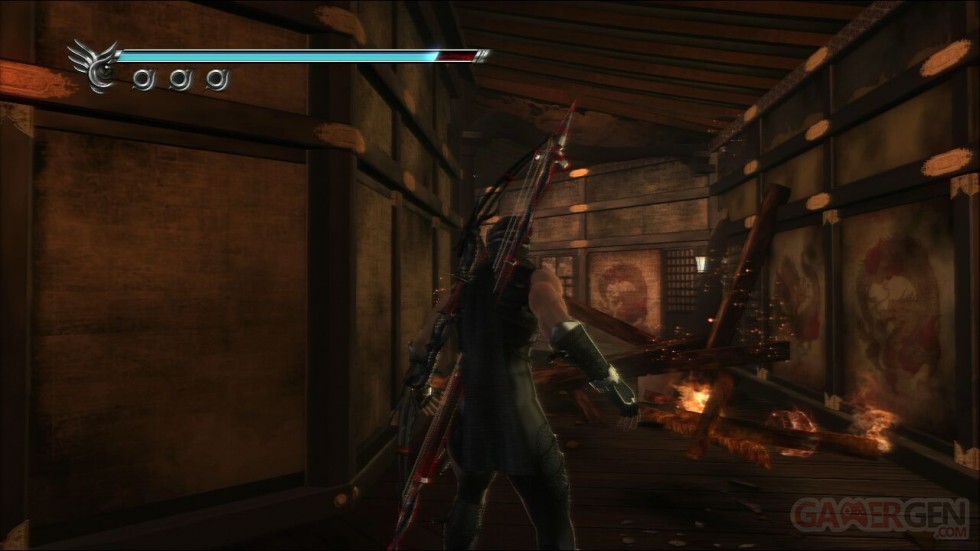
Task: Open the GamerGen watermark logo
Action: [x=880, y=516]
